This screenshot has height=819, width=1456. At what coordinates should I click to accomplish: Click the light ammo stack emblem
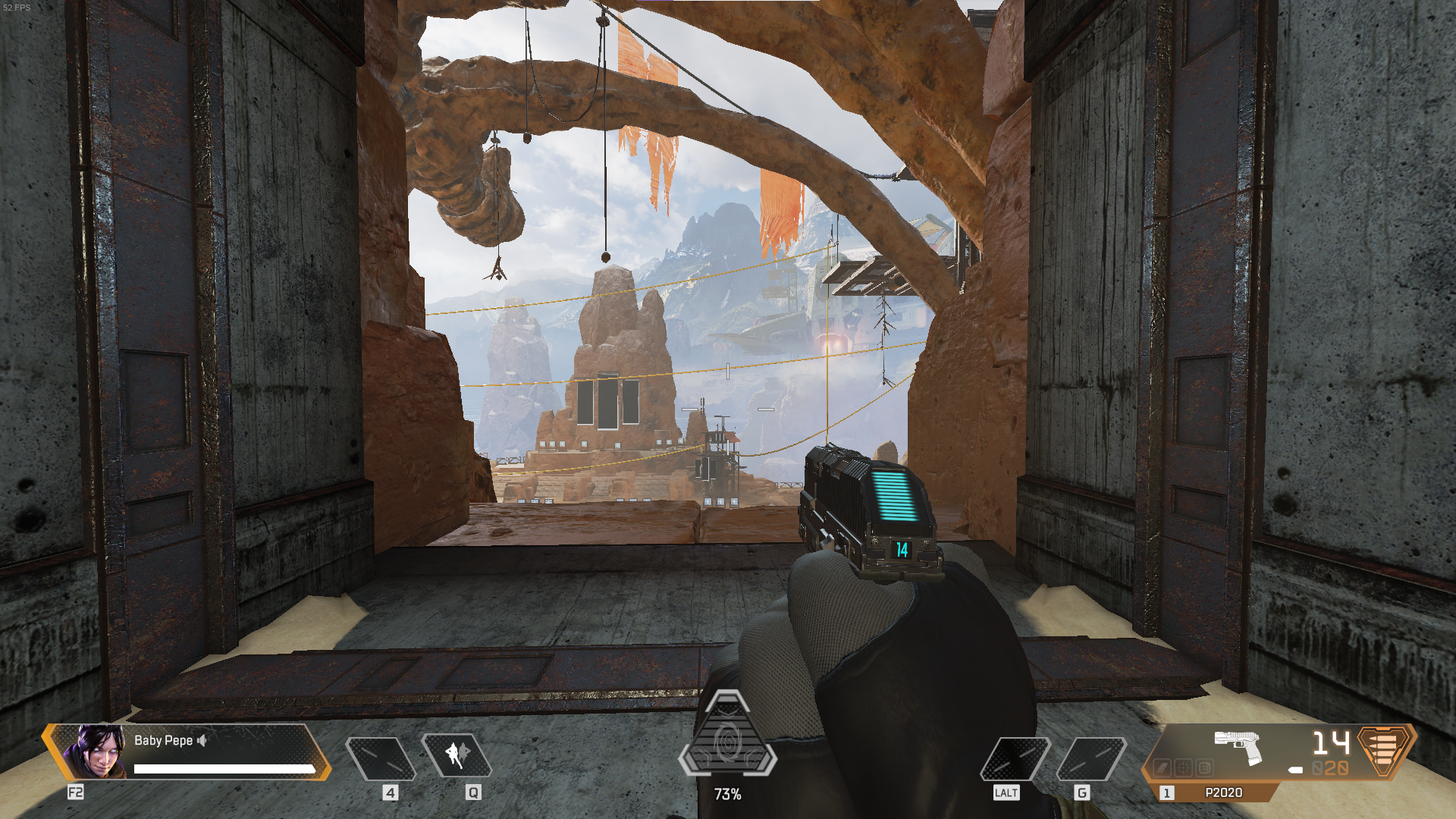[x=1382, y=750]
